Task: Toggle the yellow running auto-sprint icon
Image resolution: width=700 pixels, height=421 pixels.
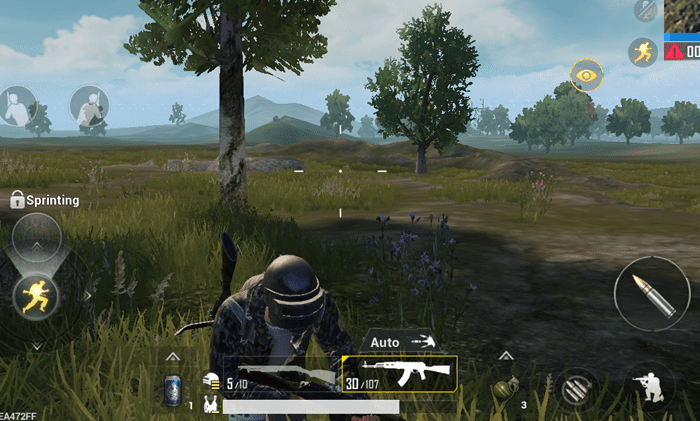Action: pos(642,52)
